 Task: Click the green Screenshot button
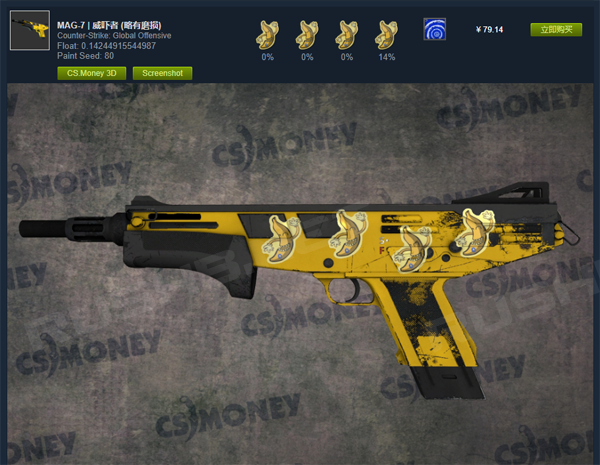pos(162,73)
